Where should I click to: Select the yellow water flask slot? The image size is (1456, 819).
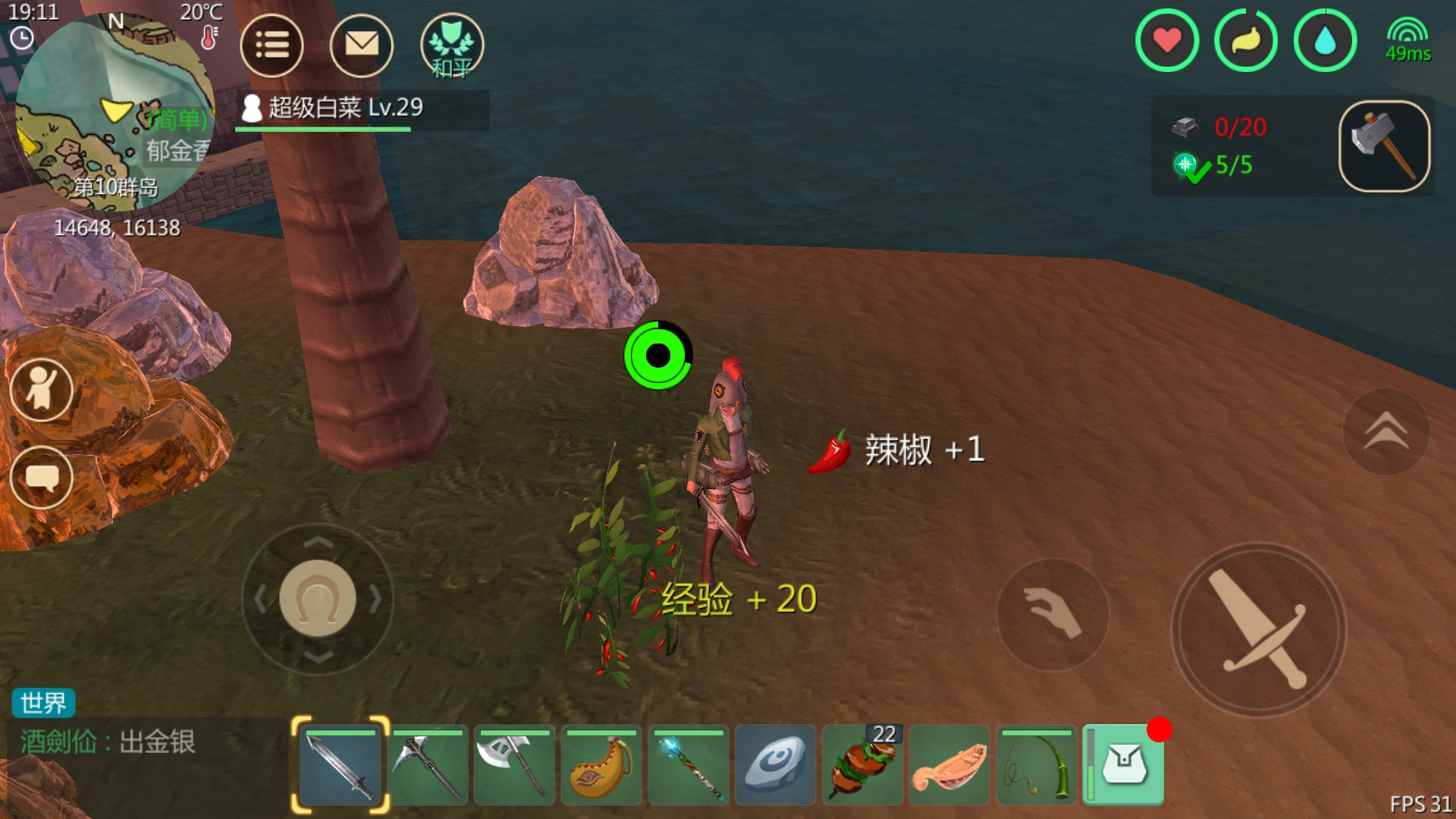click(601, 765)
